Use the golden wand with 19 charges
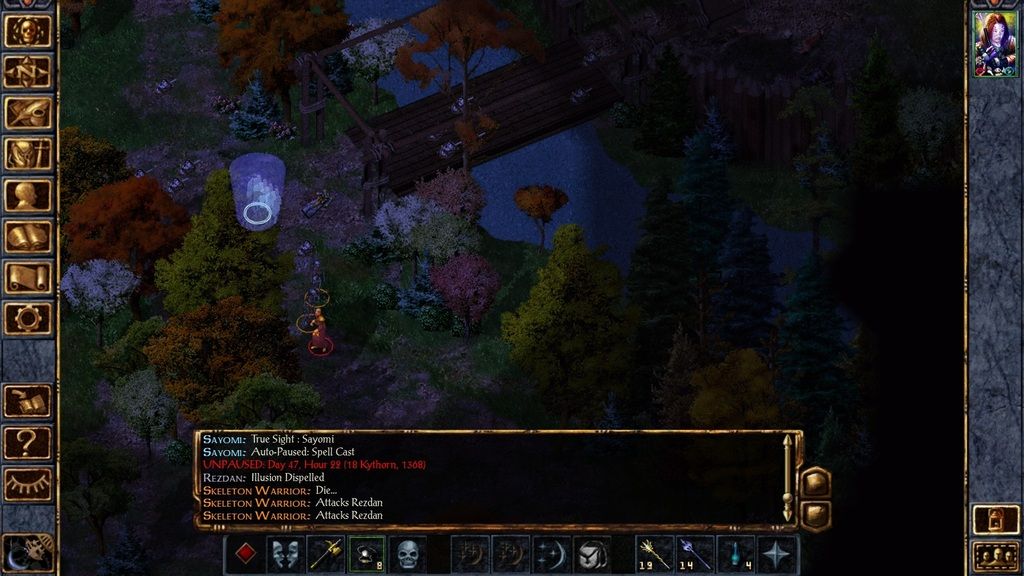The image size is (1024, 576). point(654,553)
